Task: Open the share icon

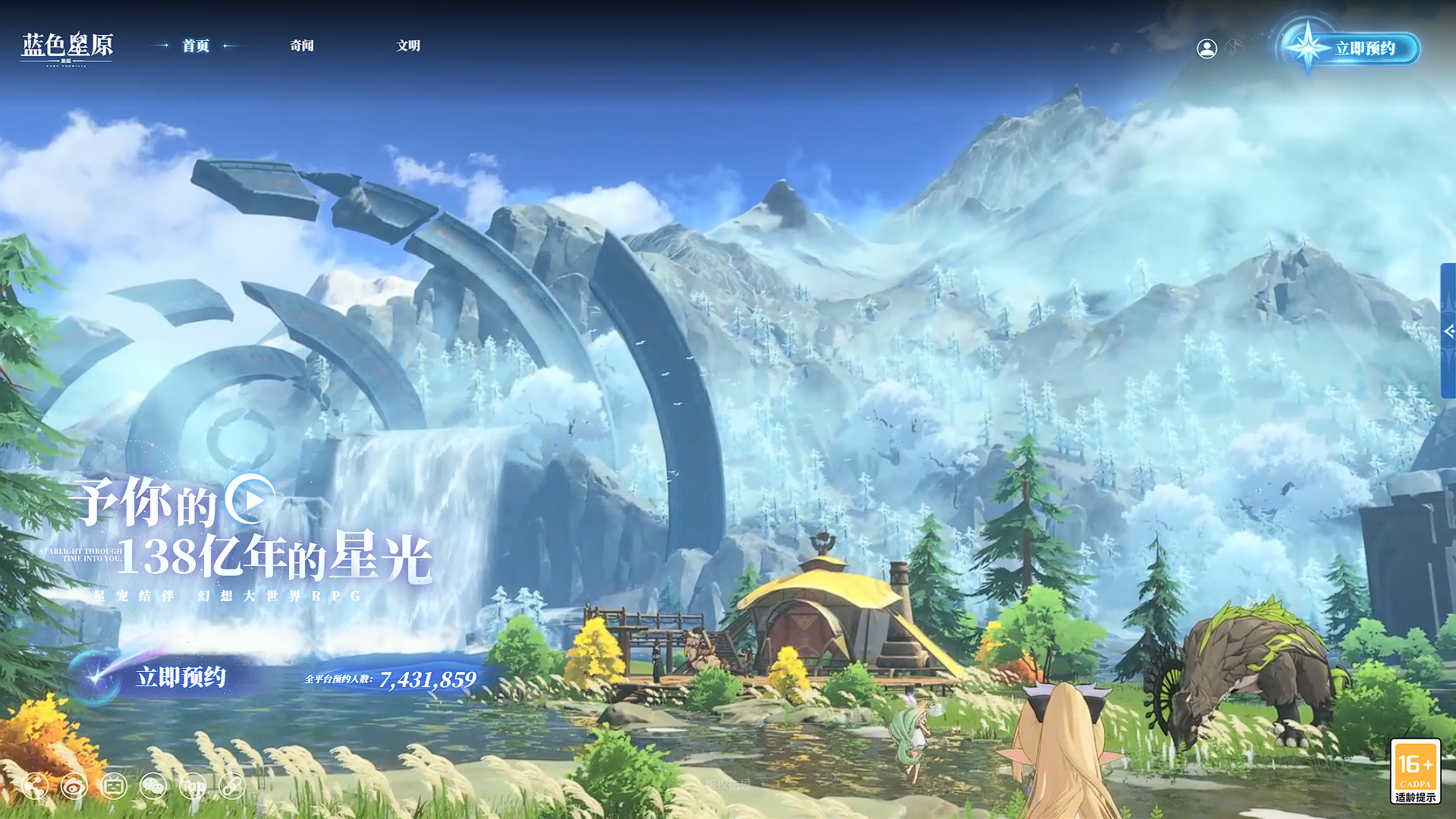Action: click(35, 786)
